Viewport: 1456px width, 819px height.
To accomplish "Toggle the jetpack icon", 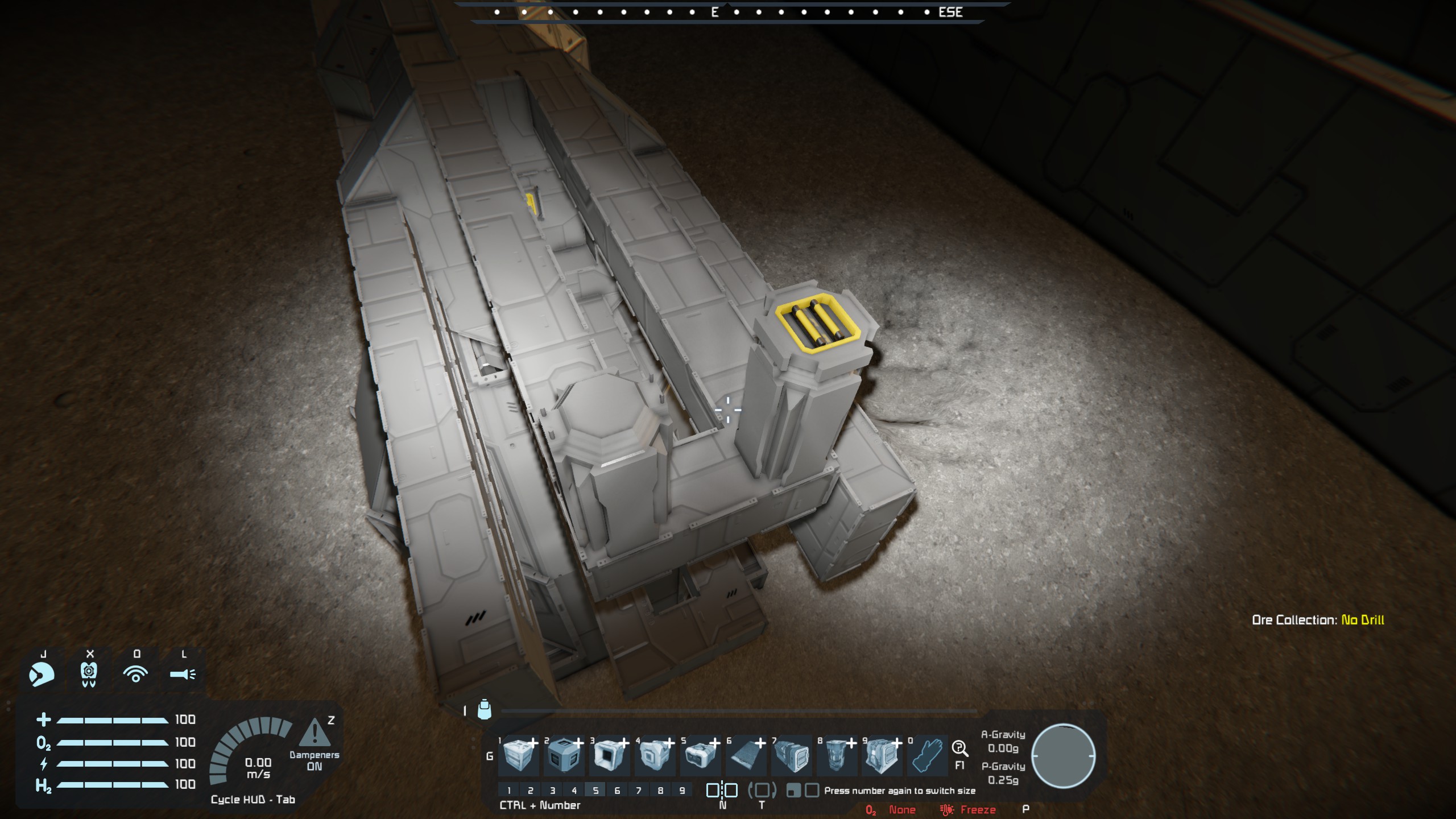I will 89,674.
